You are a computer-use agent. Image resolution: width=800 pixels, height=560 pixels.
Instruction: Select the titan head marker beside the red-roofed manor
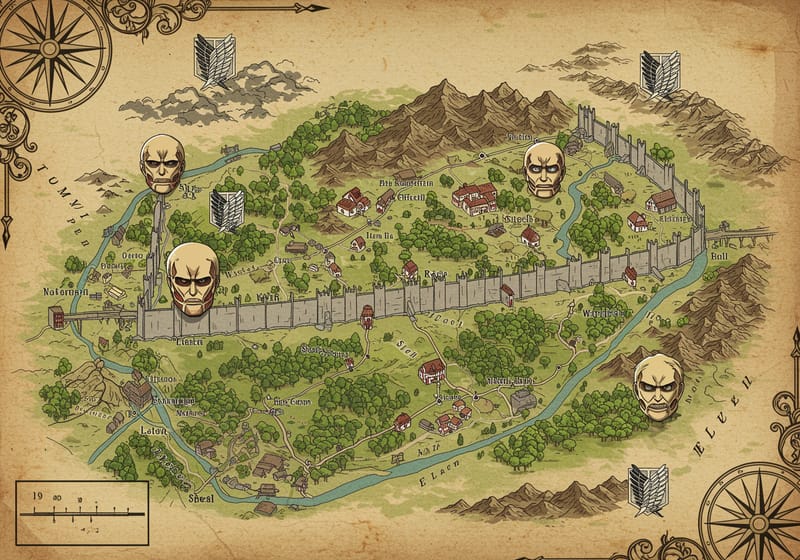point(544,168)
